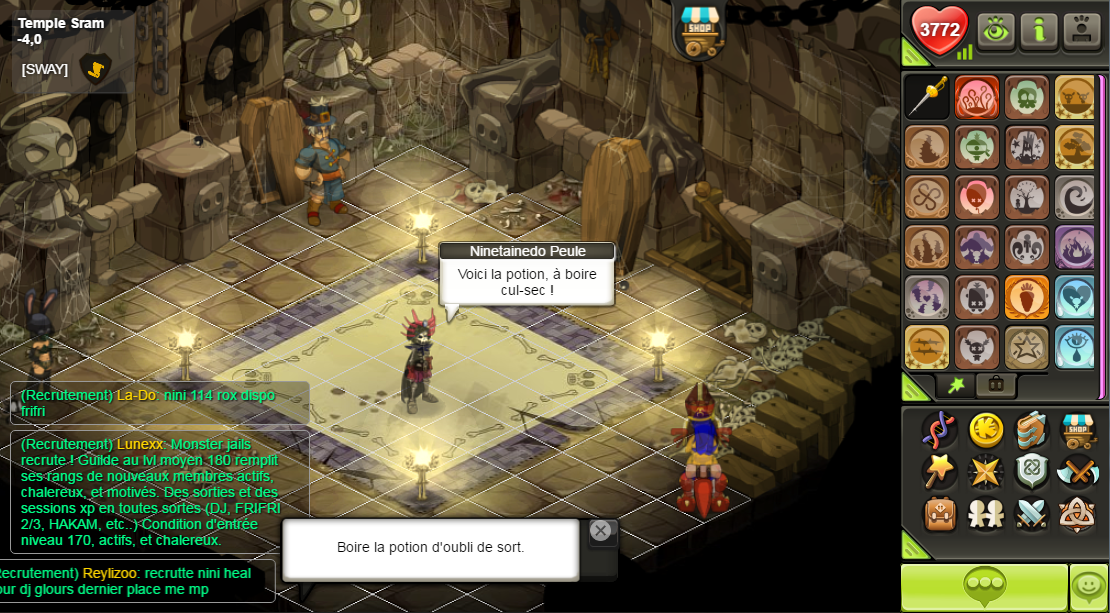Open the compass star map icon

coord(986,471)
